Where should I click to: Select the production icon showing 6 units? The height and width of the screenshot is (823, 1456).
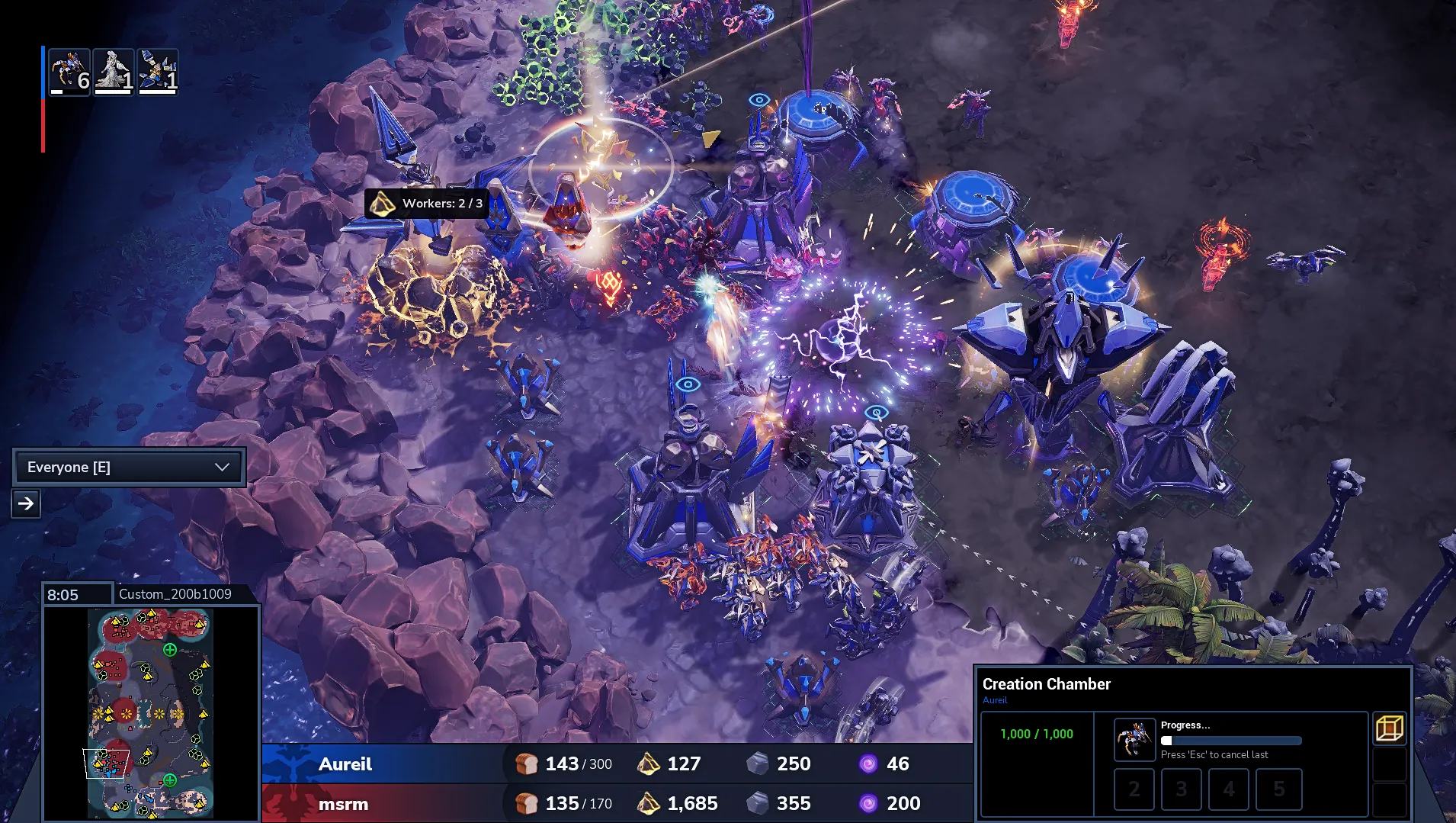pyautogui.click(x=69, y=72)
